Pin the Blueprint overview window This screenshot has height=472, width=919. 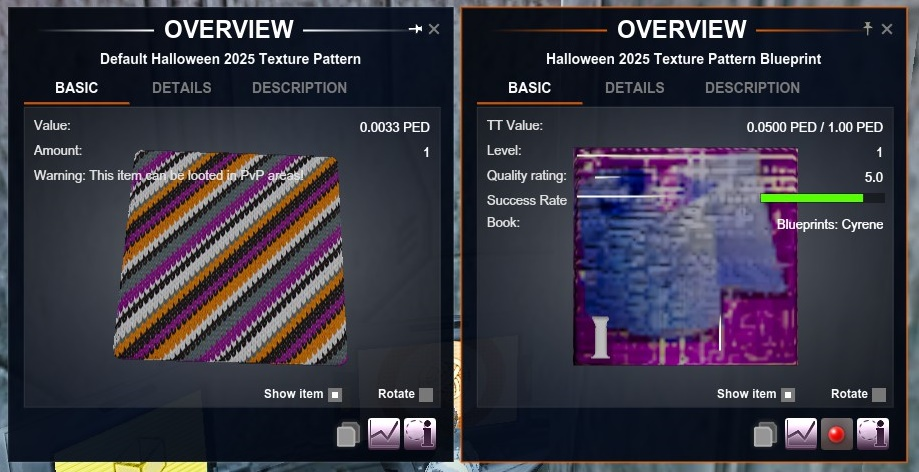(868, 30)
